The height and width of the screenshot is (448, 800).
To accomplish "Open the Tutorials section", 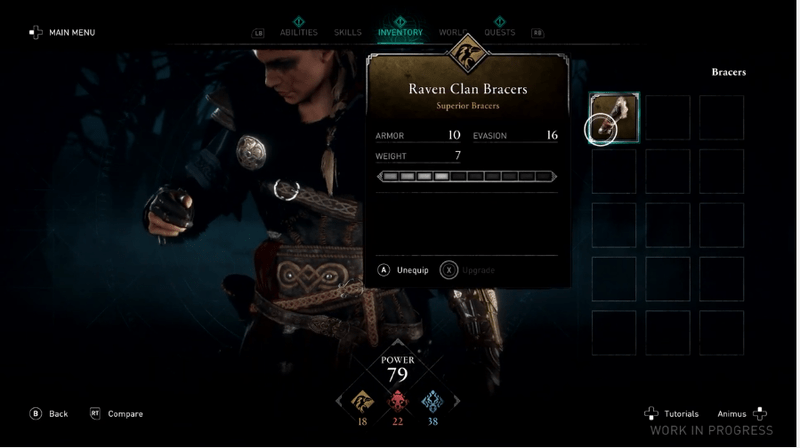I will coord(671,413).
